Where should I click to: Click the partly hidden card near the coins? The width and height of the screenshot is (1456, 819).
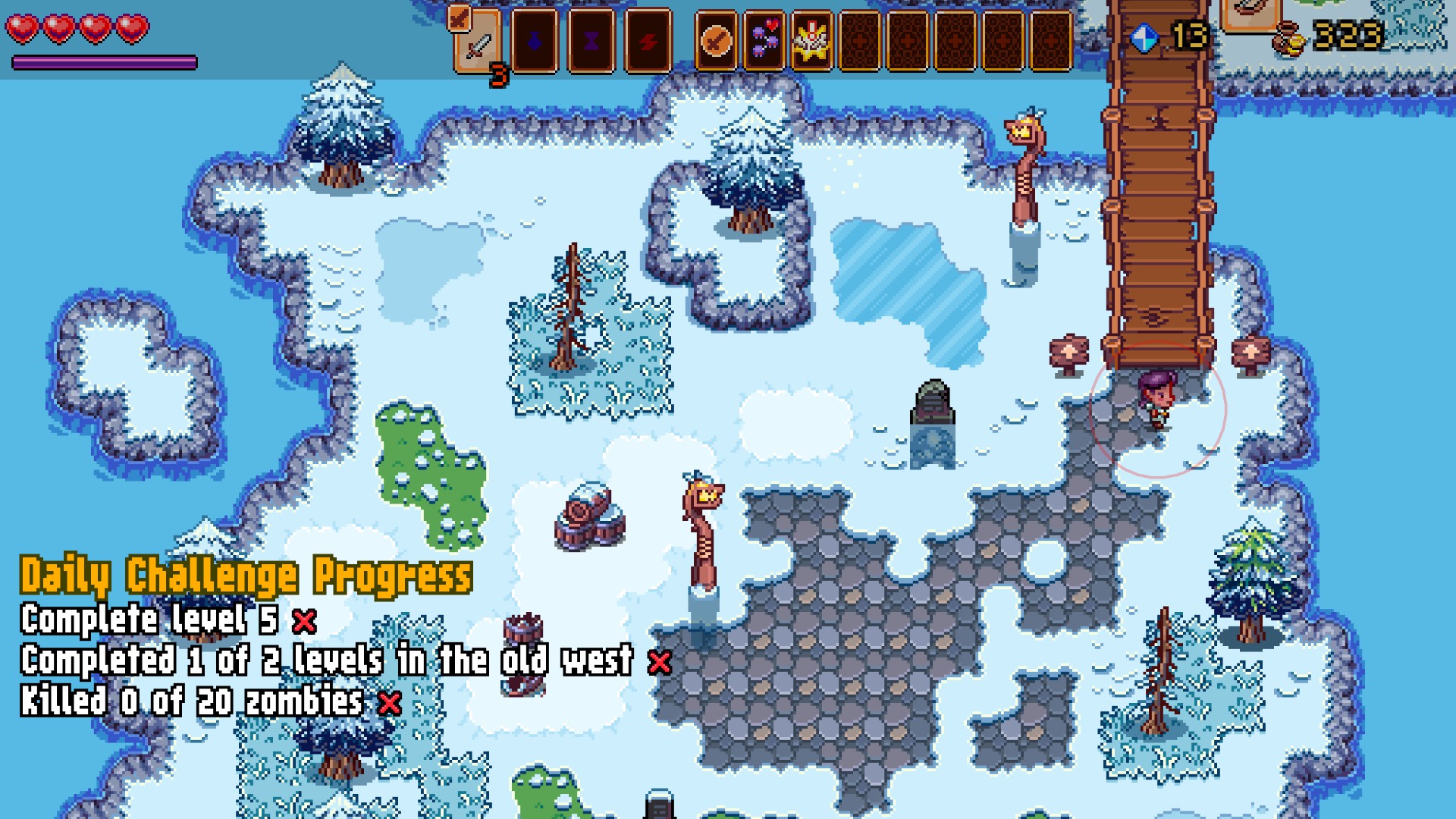1251,14
